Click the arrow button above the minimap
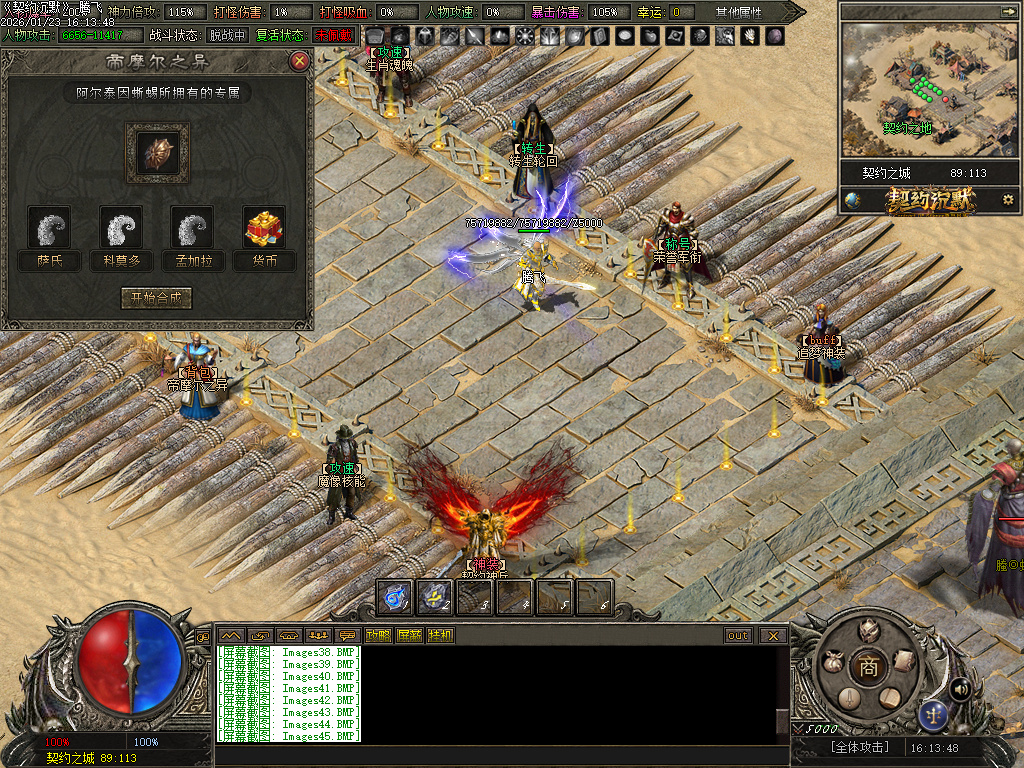 tap(1006, 11)
